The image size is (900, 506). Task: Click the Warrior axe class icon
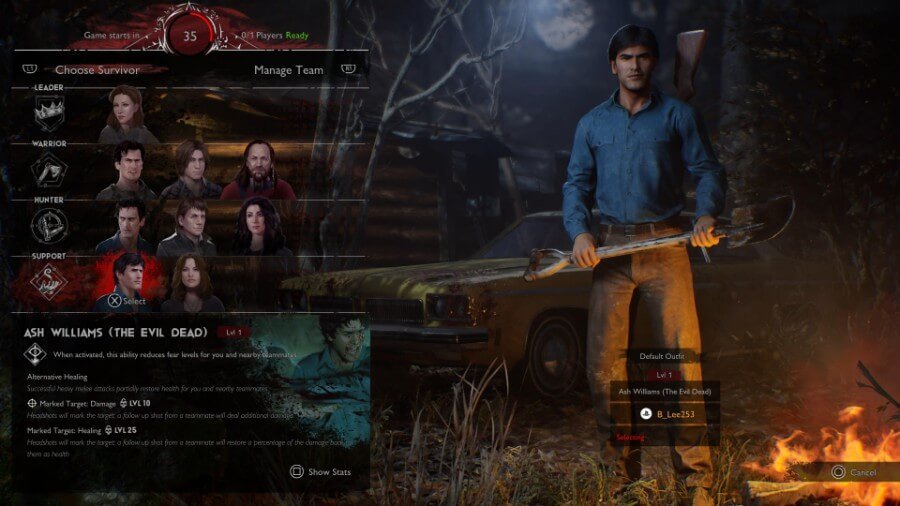48,171
